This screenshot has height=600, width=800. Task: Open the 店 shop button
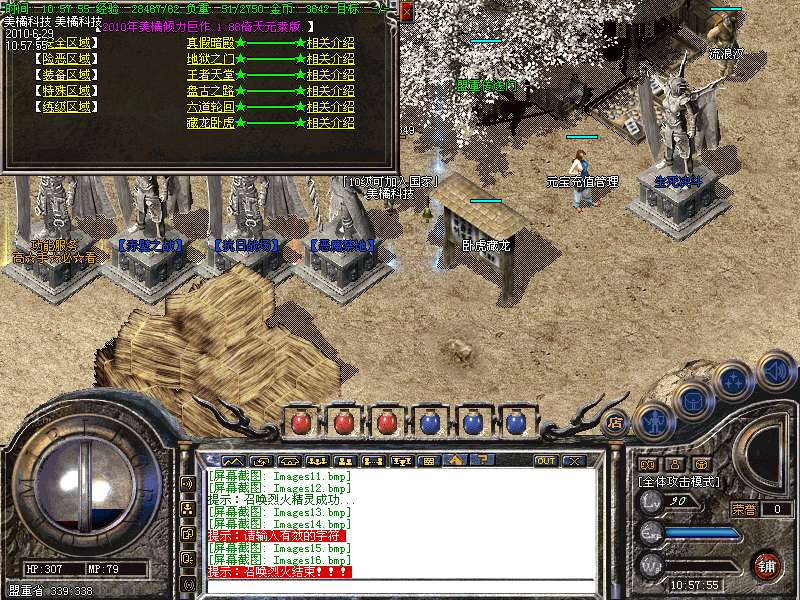click(615, 422)
